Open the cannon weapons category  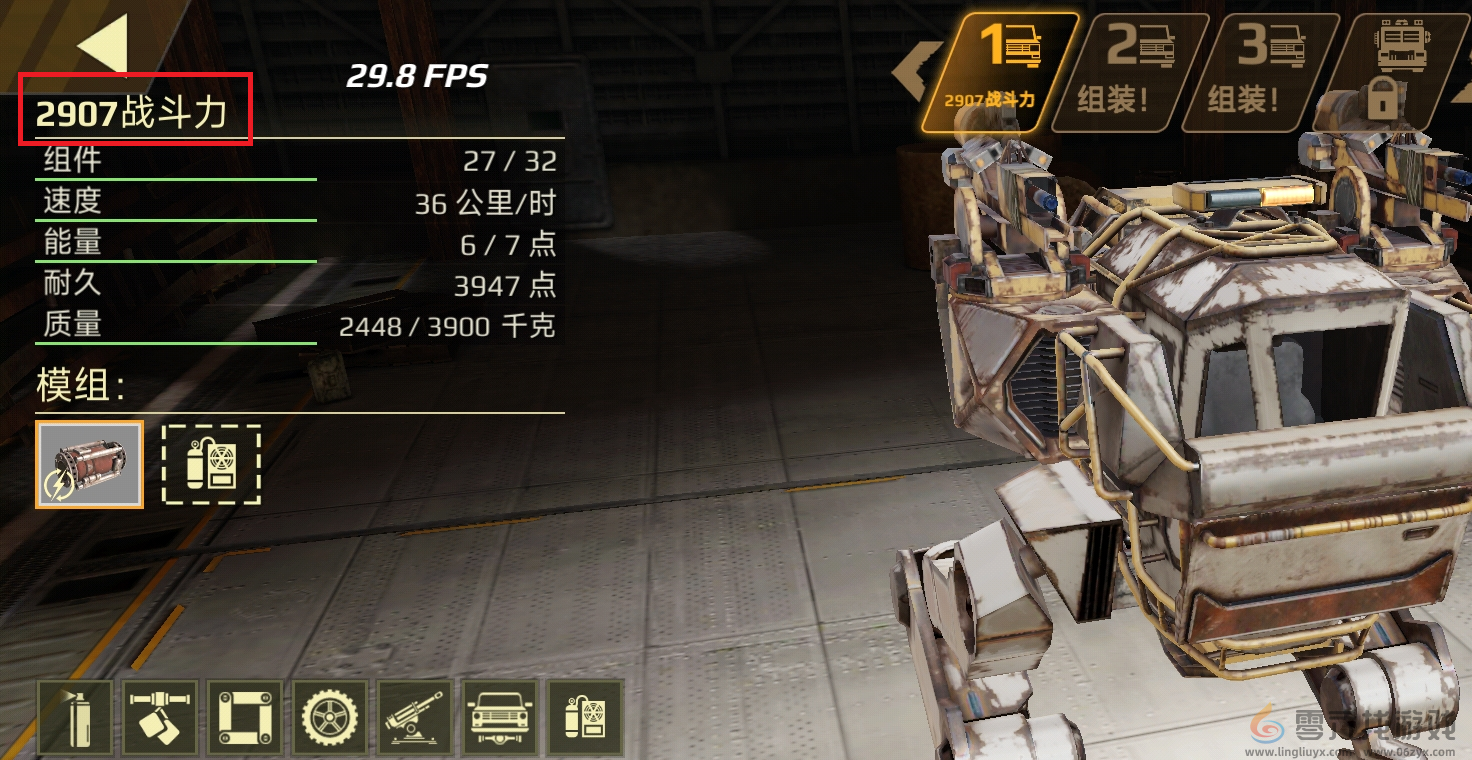point(414,717)
